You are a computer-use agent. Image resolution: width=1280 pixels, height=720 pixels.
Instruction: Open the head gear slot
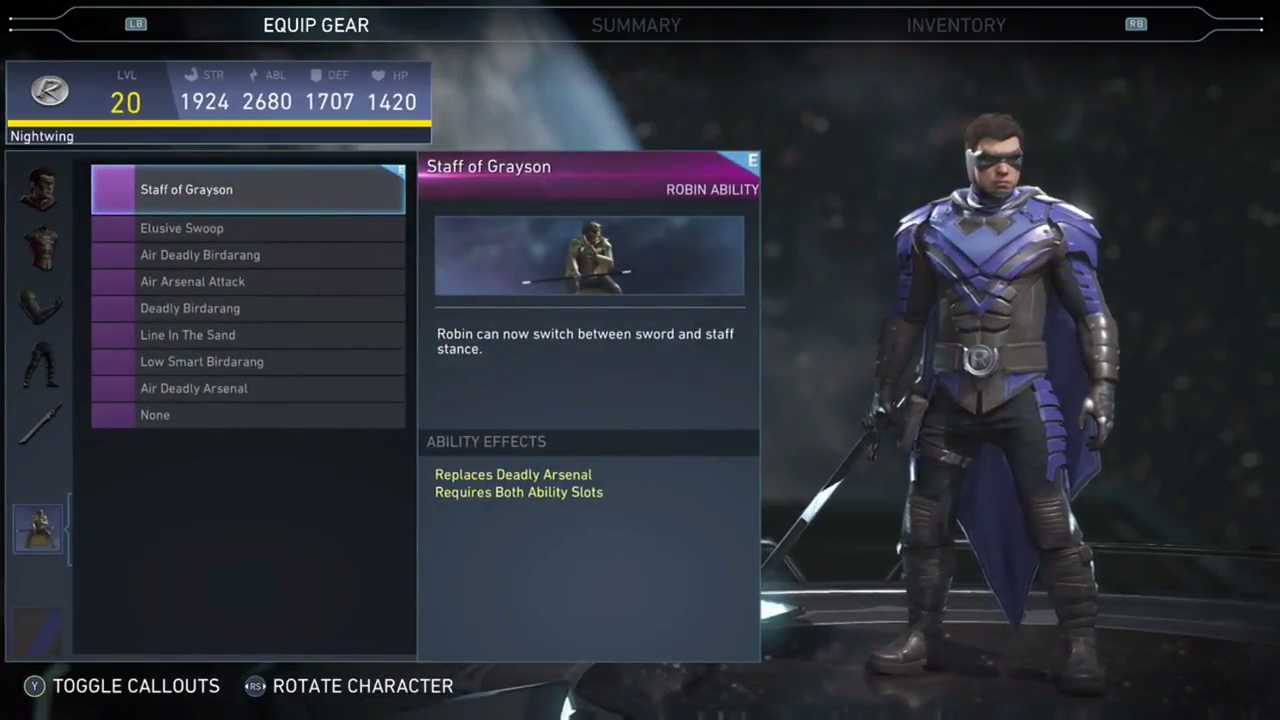(40, 189)
